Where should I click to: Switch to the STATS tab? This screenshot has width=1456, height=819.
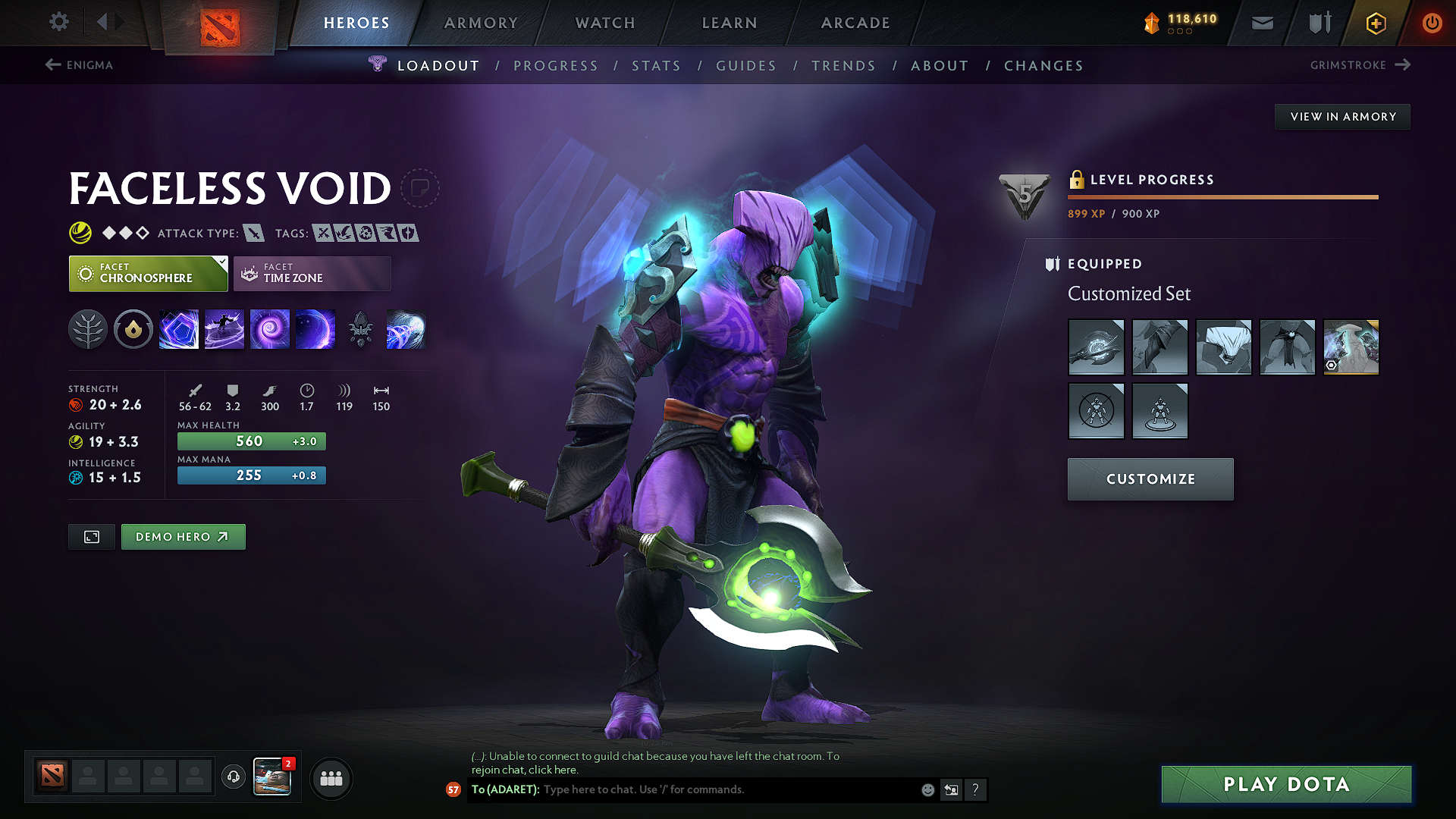coord(656,65)
